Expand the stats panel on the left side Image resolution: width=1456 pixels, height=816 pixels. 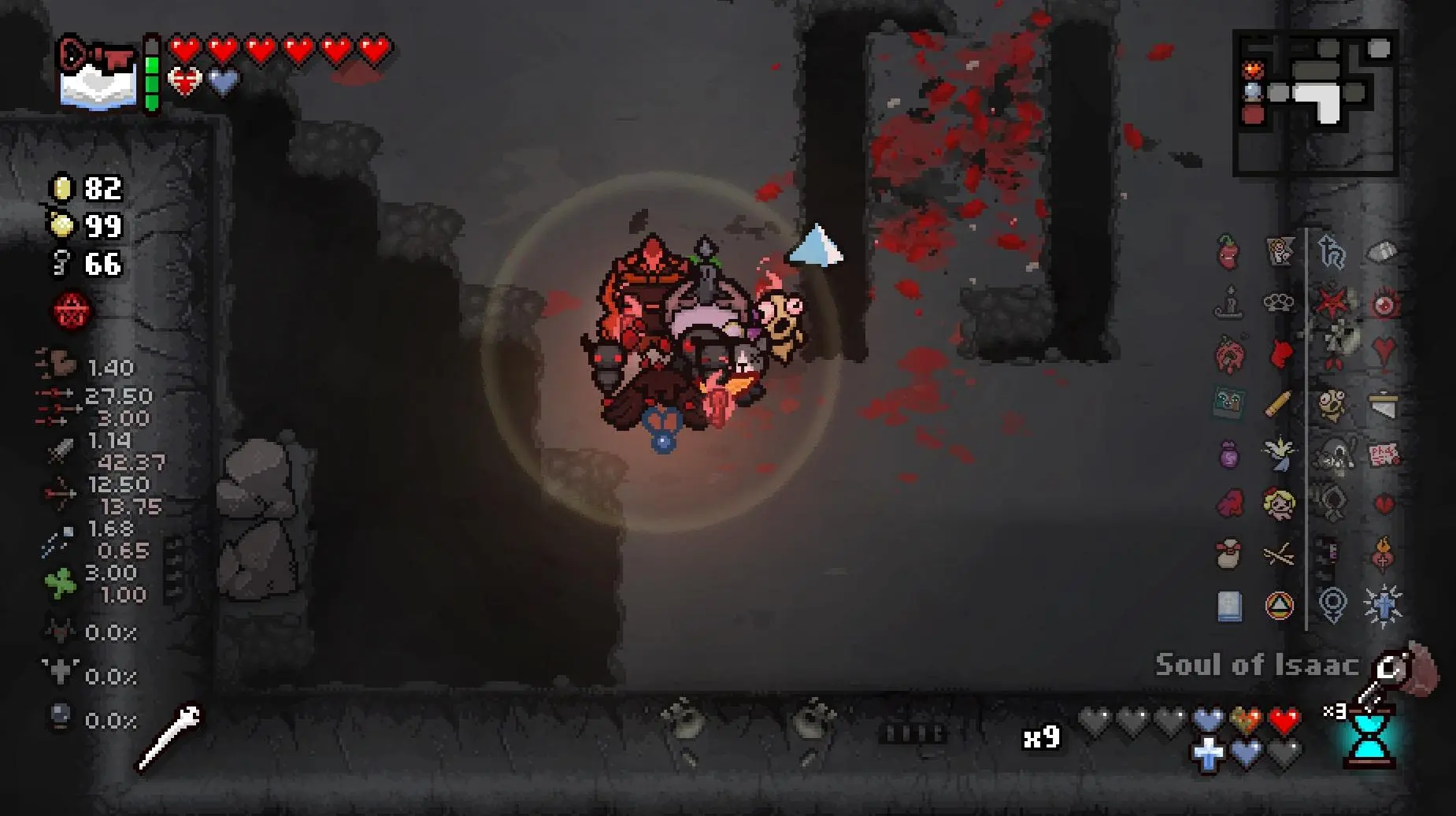click(87, 473)
